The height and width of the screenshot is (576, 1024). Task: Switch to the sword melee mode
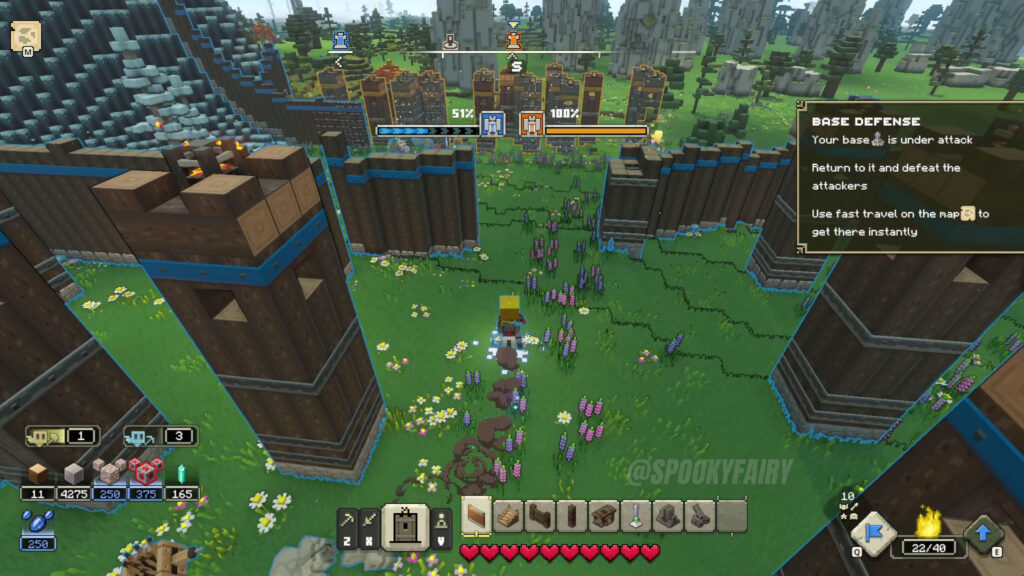point(369,518)
